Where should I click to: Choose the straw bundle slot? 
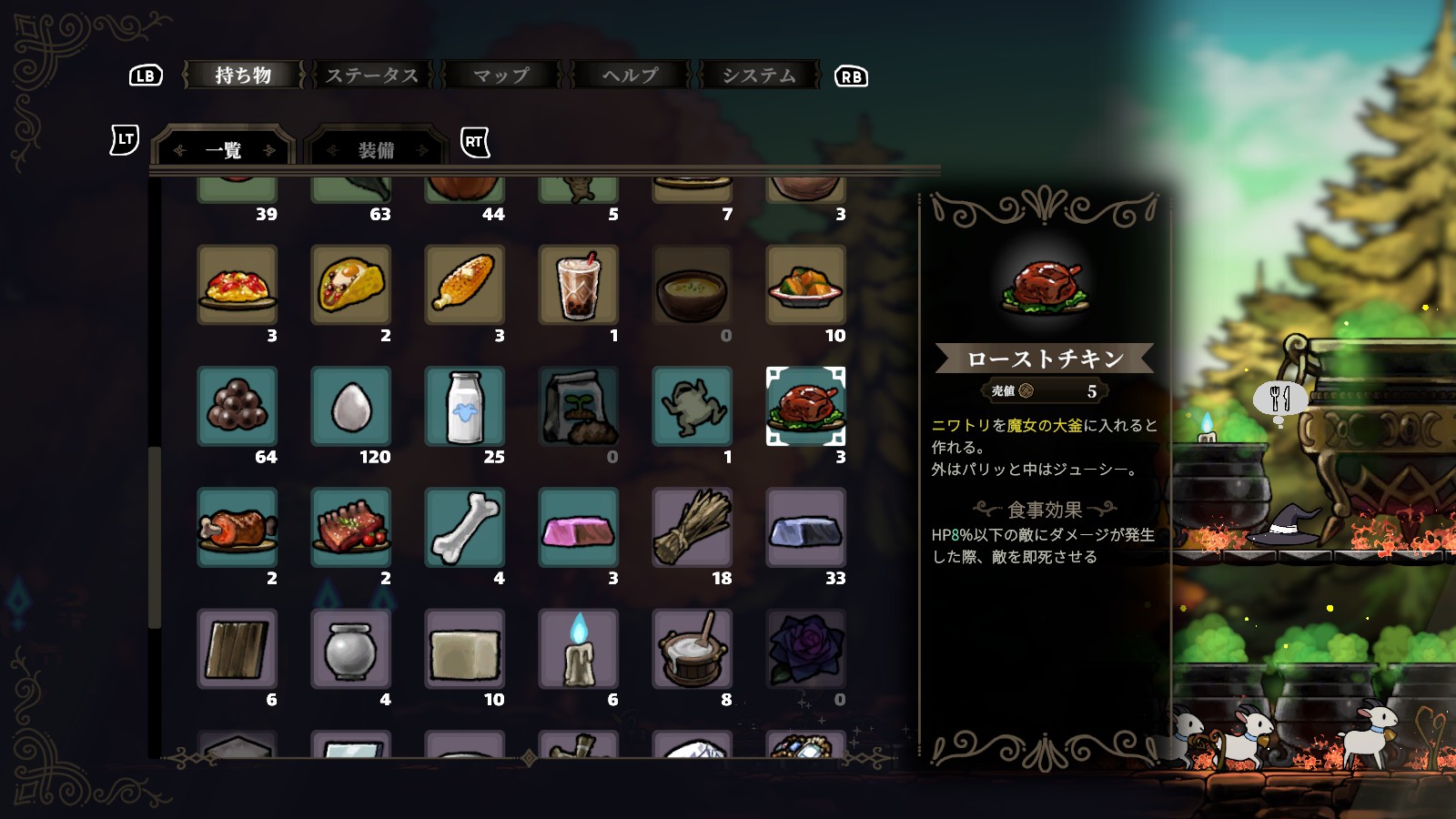(692, 527)
